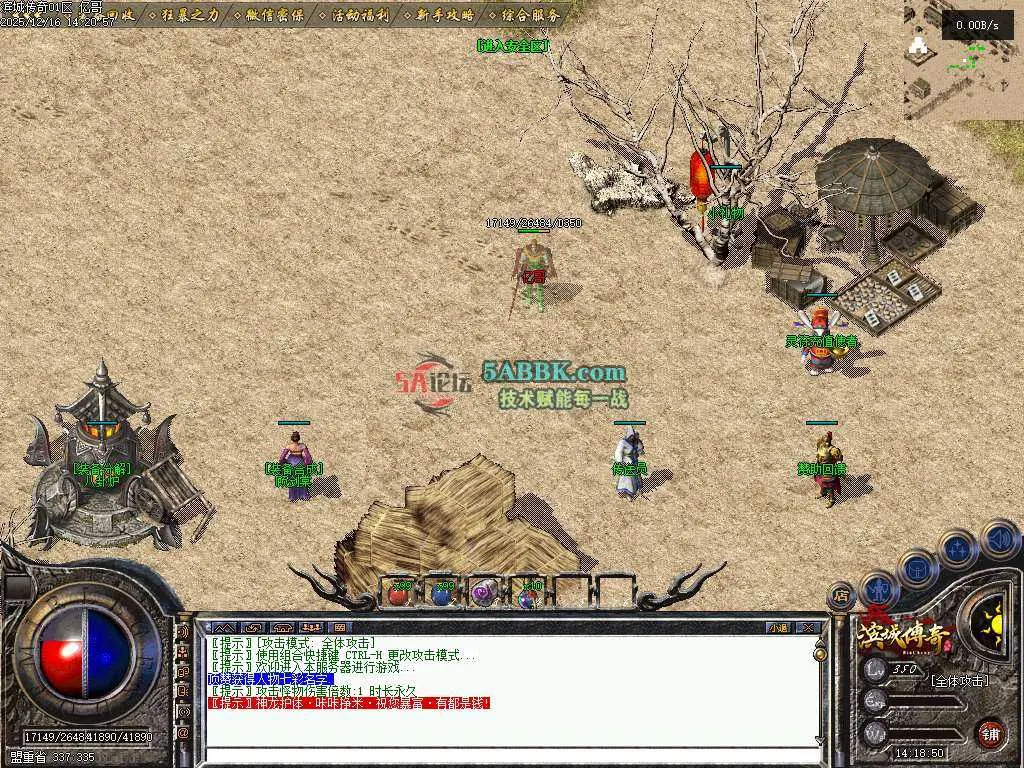1024x768 pixels.
Task: Click the 小退 logout button
Action: pyautogui.click(x=778, y=628)
